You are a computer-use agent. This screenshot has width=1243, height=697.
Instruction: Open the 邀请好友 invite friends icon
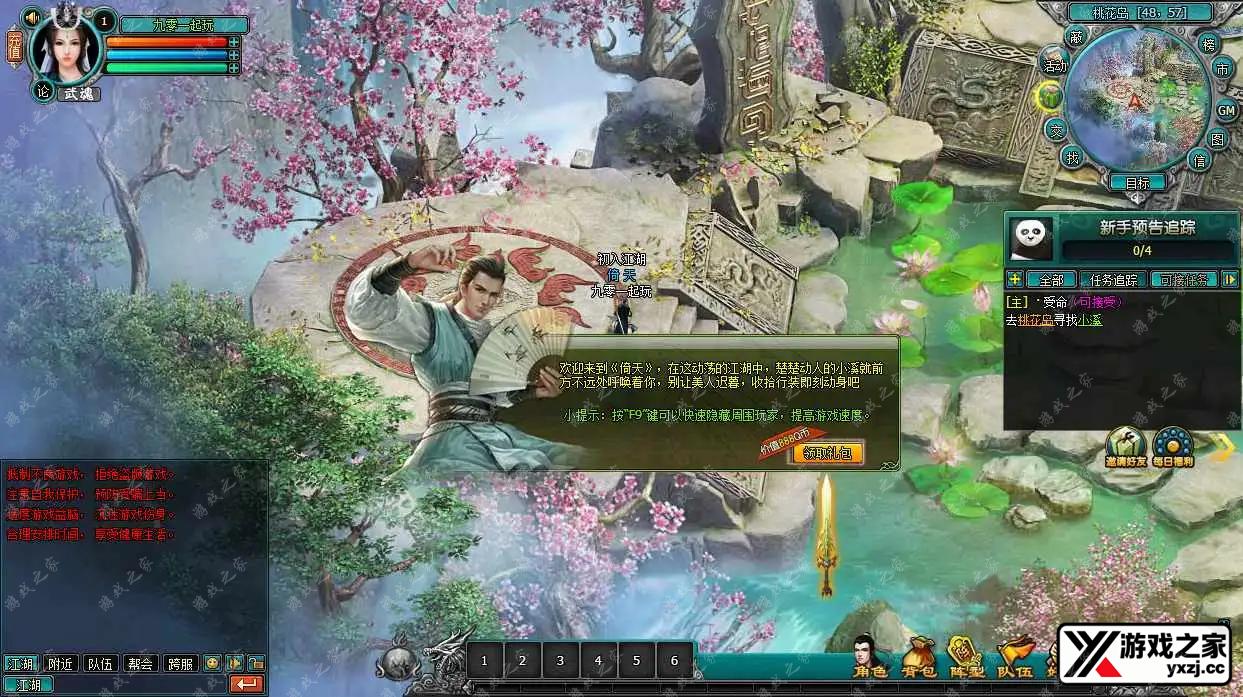(x=1126, y=446)
